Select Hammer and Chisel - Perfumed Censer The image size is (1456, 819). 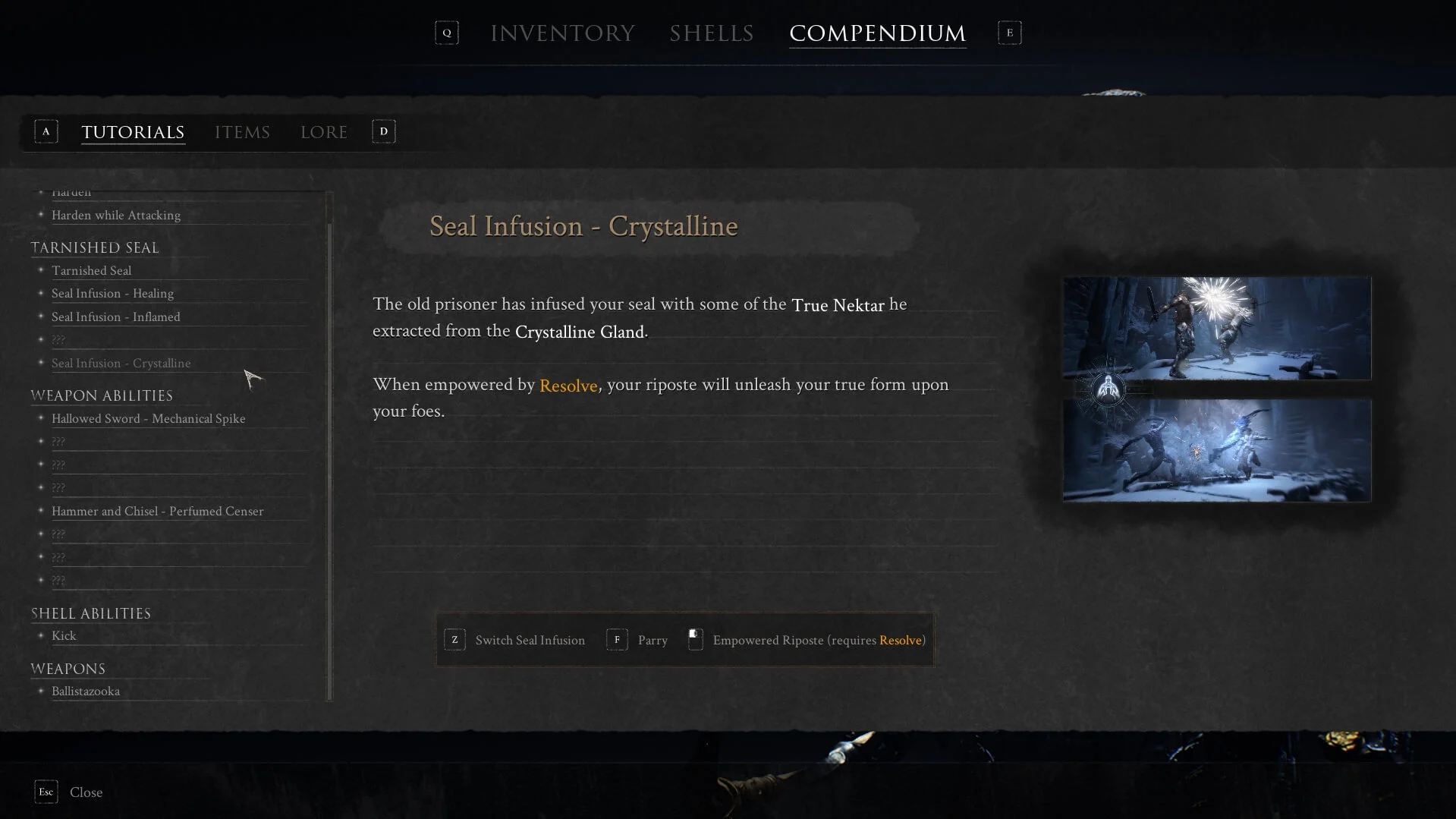[157, 512]
